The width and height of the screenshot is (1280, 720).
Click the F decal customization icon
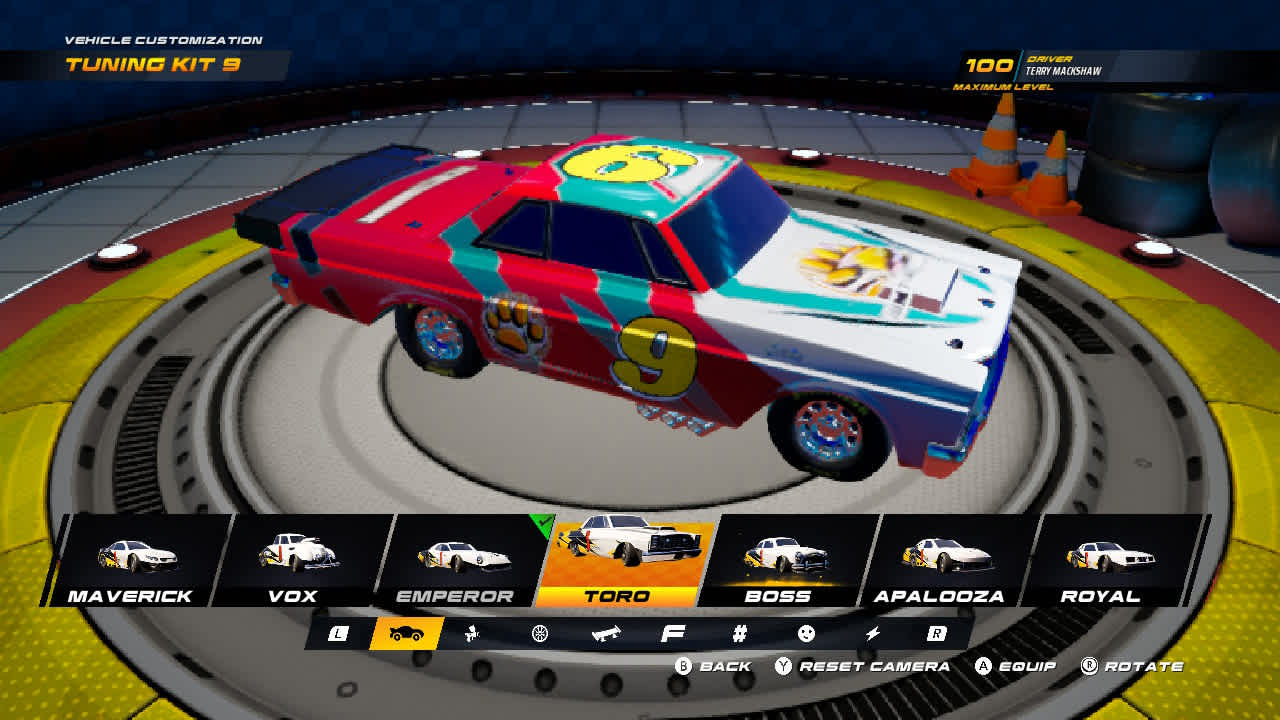point(671,633)
